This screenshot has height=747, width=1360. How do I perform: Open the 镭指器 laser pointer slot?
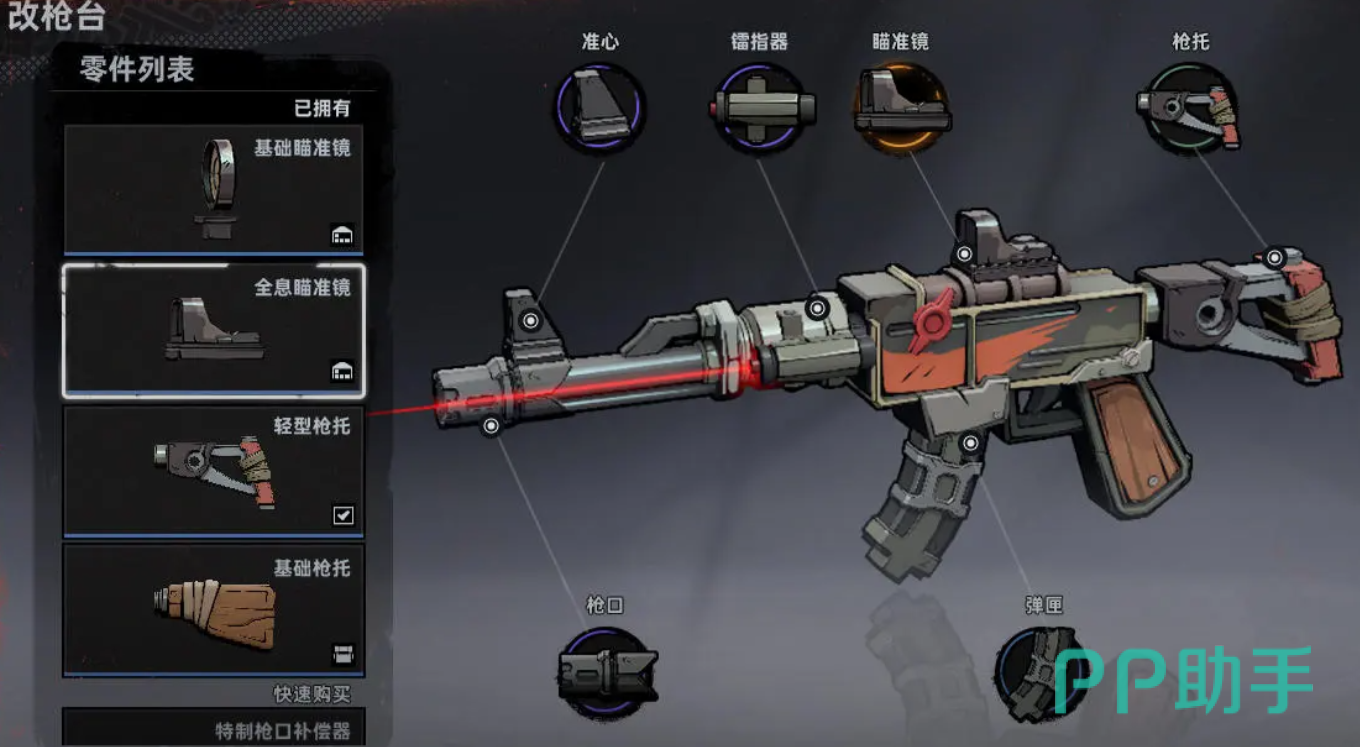pos(762,108)
